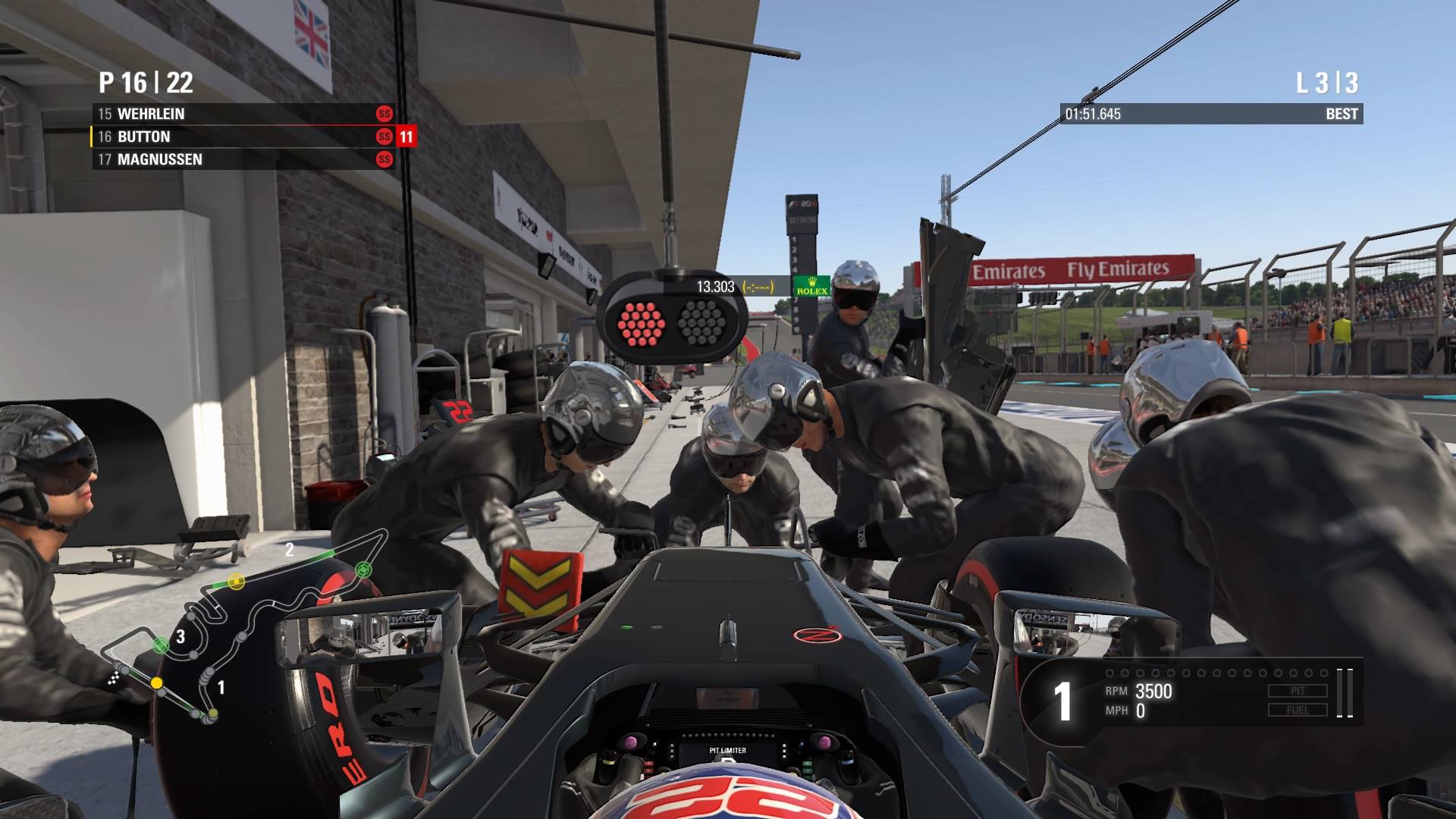1456x819 pixels.
Task: Select the FUEL indicator on the dashboard HUD
Action: (1298, 711)
